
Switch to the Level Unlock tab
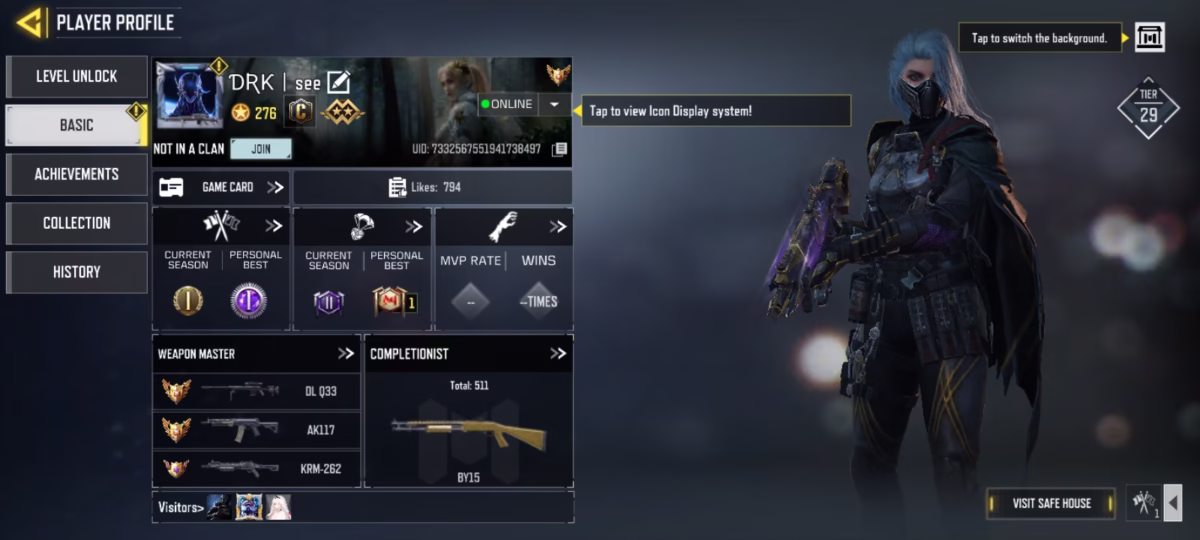(x=77, y=76)
